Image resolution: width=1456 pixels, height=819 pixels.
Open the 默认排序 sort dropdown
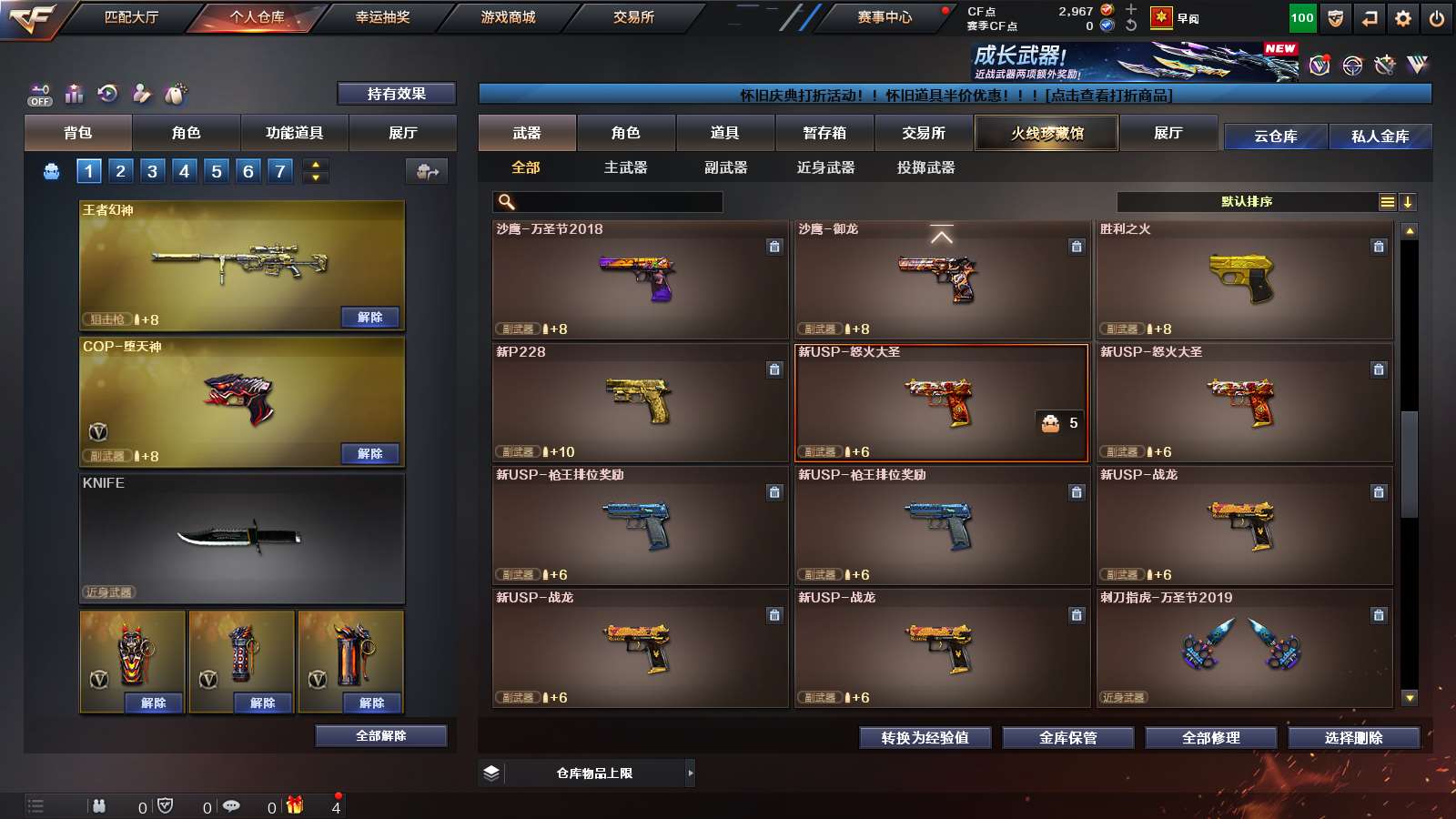click(1247, 202)
